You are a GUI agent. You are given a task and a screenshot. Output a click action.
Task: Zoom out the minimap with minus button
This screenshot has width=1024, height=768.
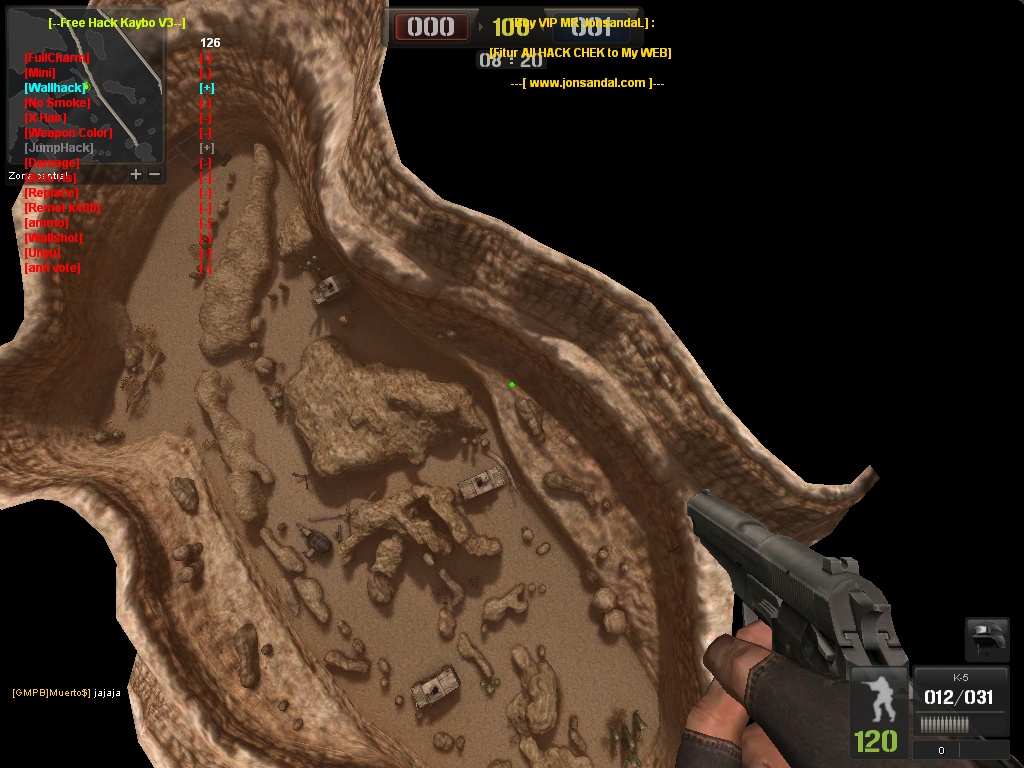pyautogui.click(x=154, y=174)
